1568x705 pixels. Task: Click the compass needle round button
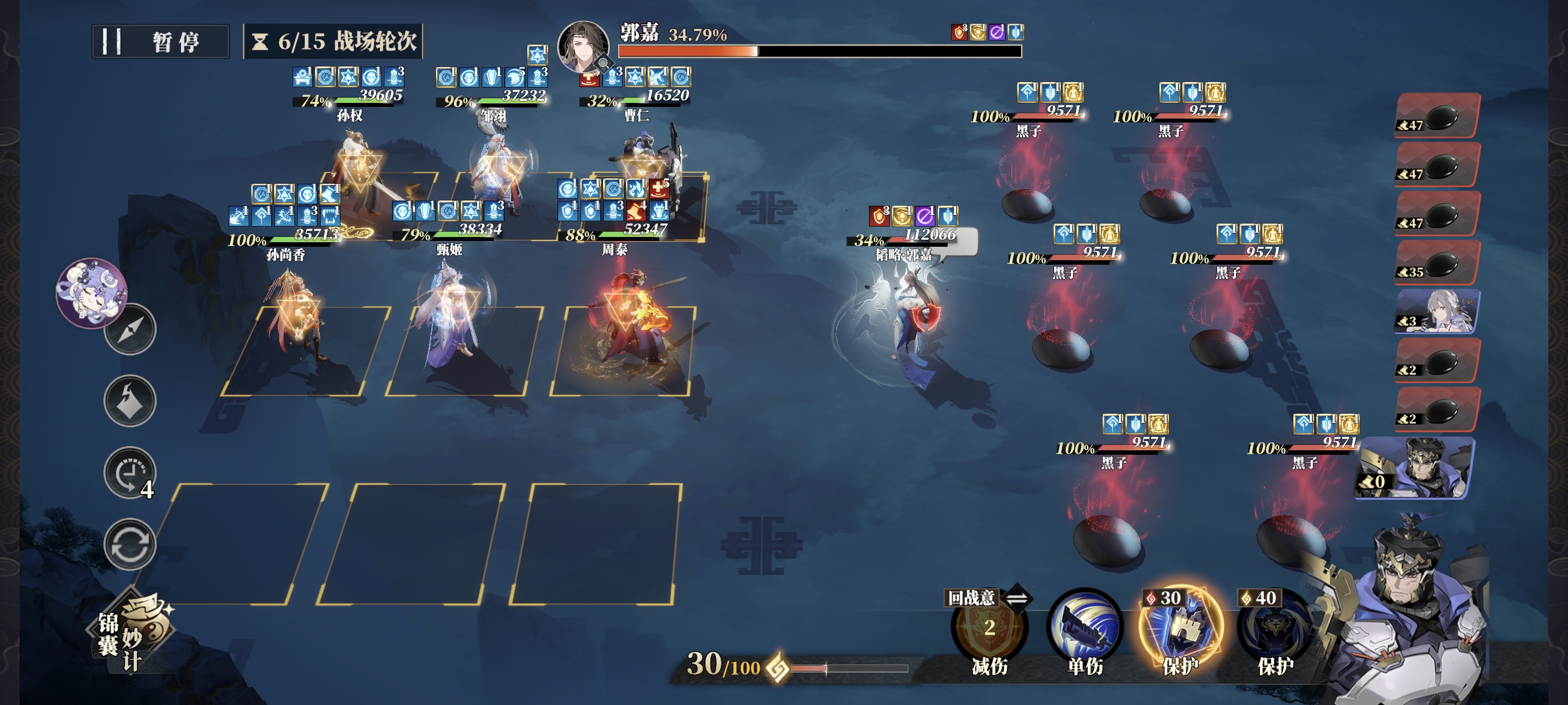[x=130, y=329]
